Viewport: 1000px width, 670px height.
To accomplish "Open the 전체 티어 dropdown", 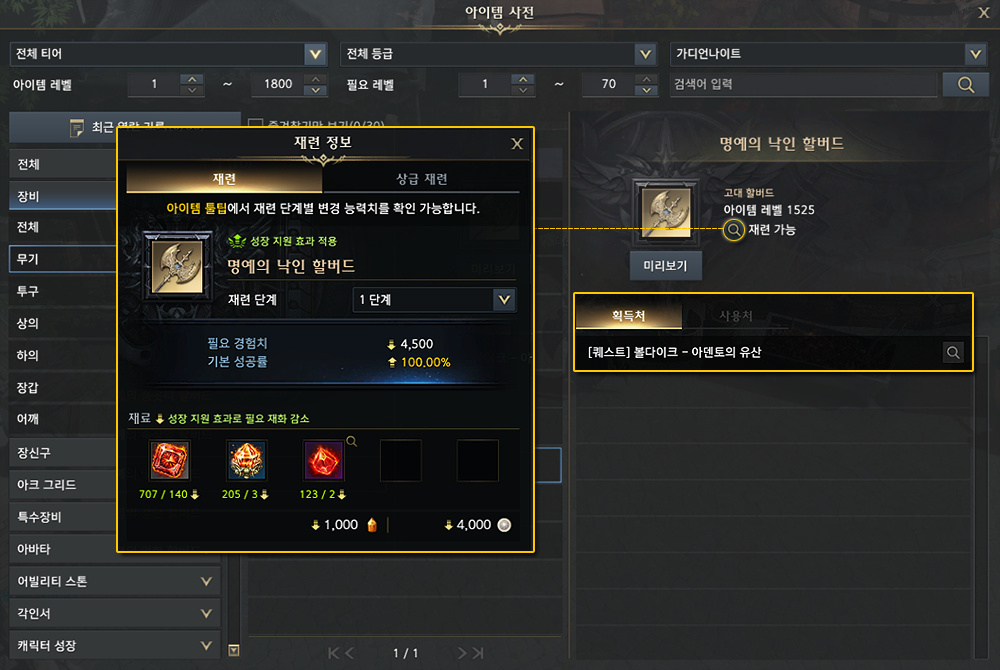I will coord(168,54).
